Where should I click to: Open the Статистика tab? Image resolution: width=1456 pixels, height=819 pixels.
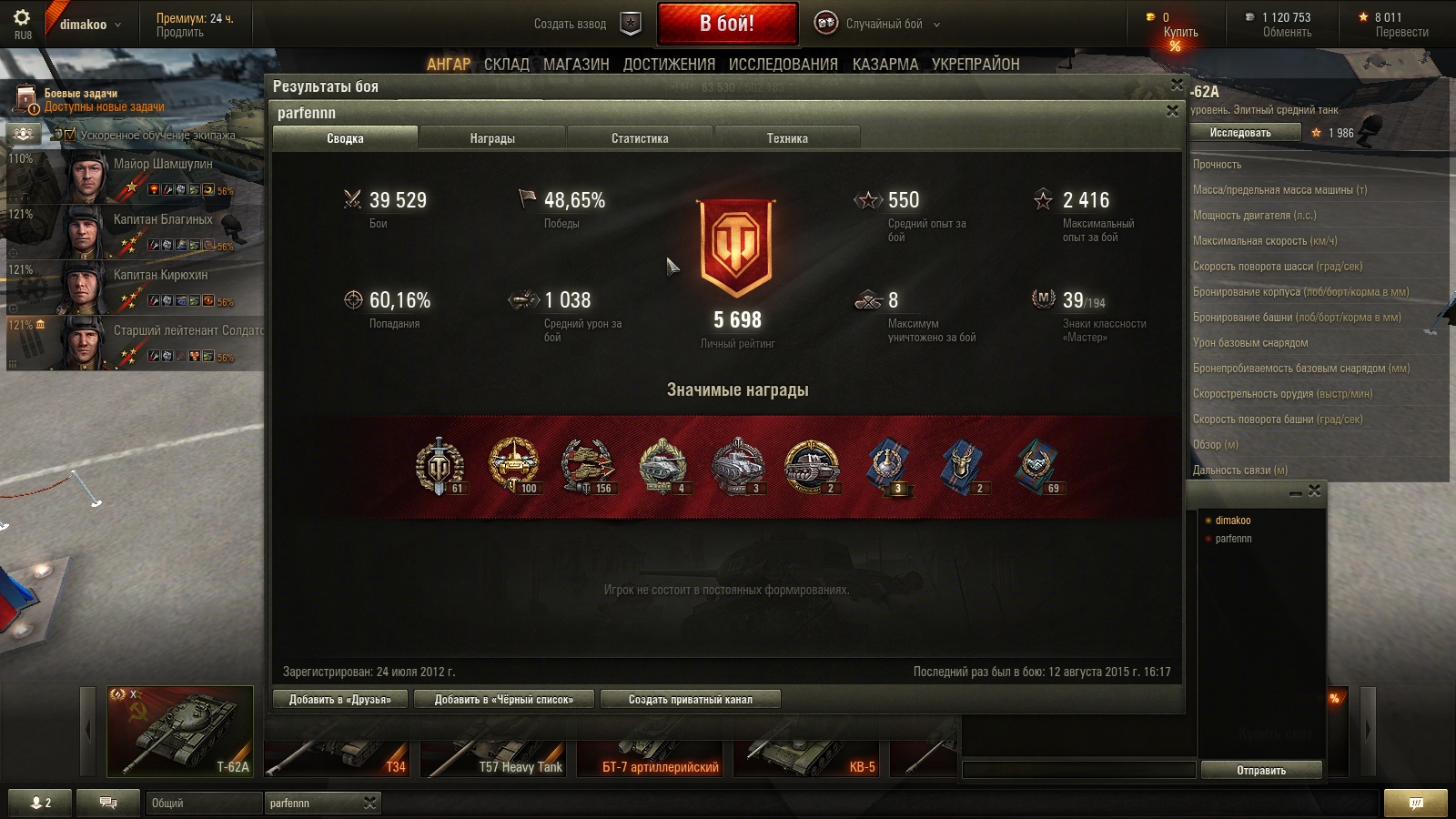coord(640,138)
